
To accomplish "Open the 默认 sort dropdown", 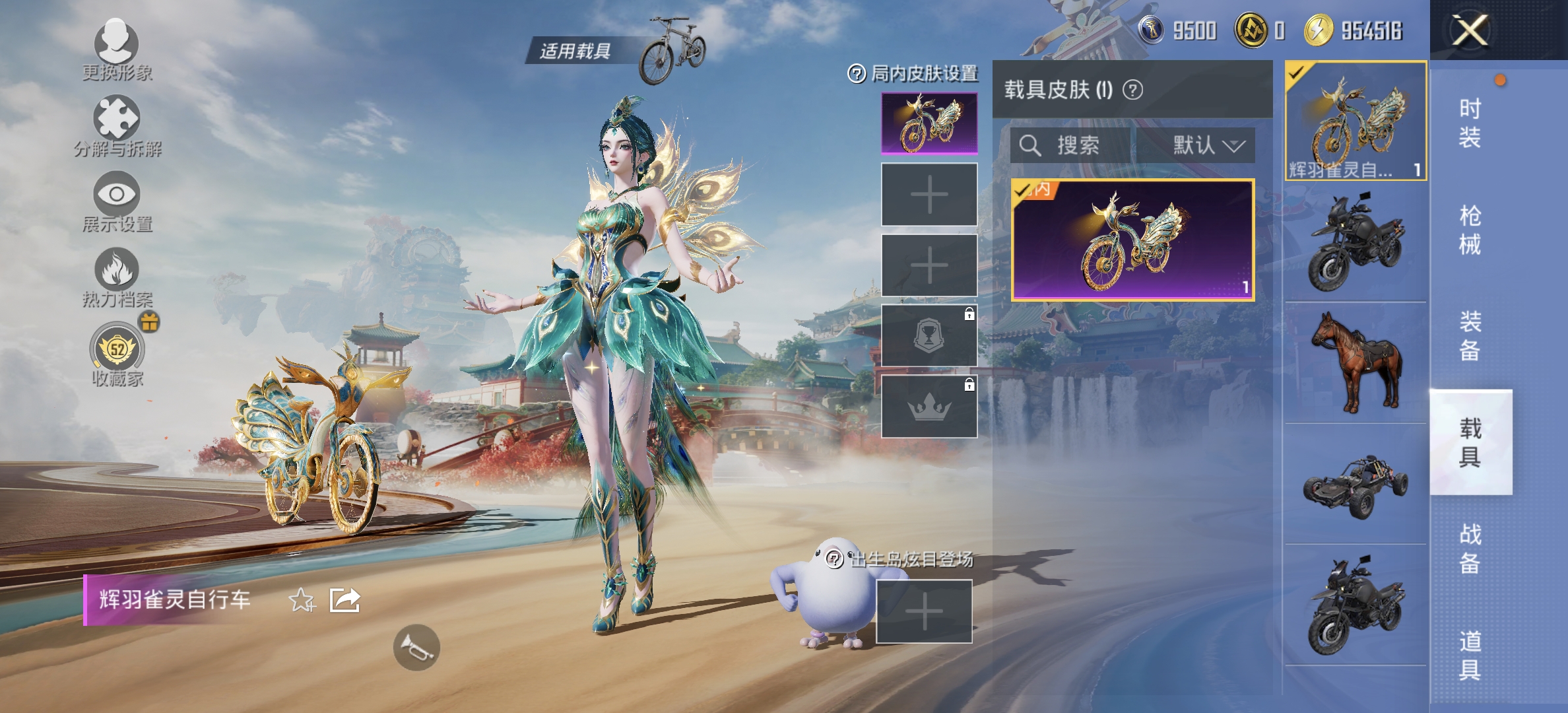I will (x=1207, y=145).
